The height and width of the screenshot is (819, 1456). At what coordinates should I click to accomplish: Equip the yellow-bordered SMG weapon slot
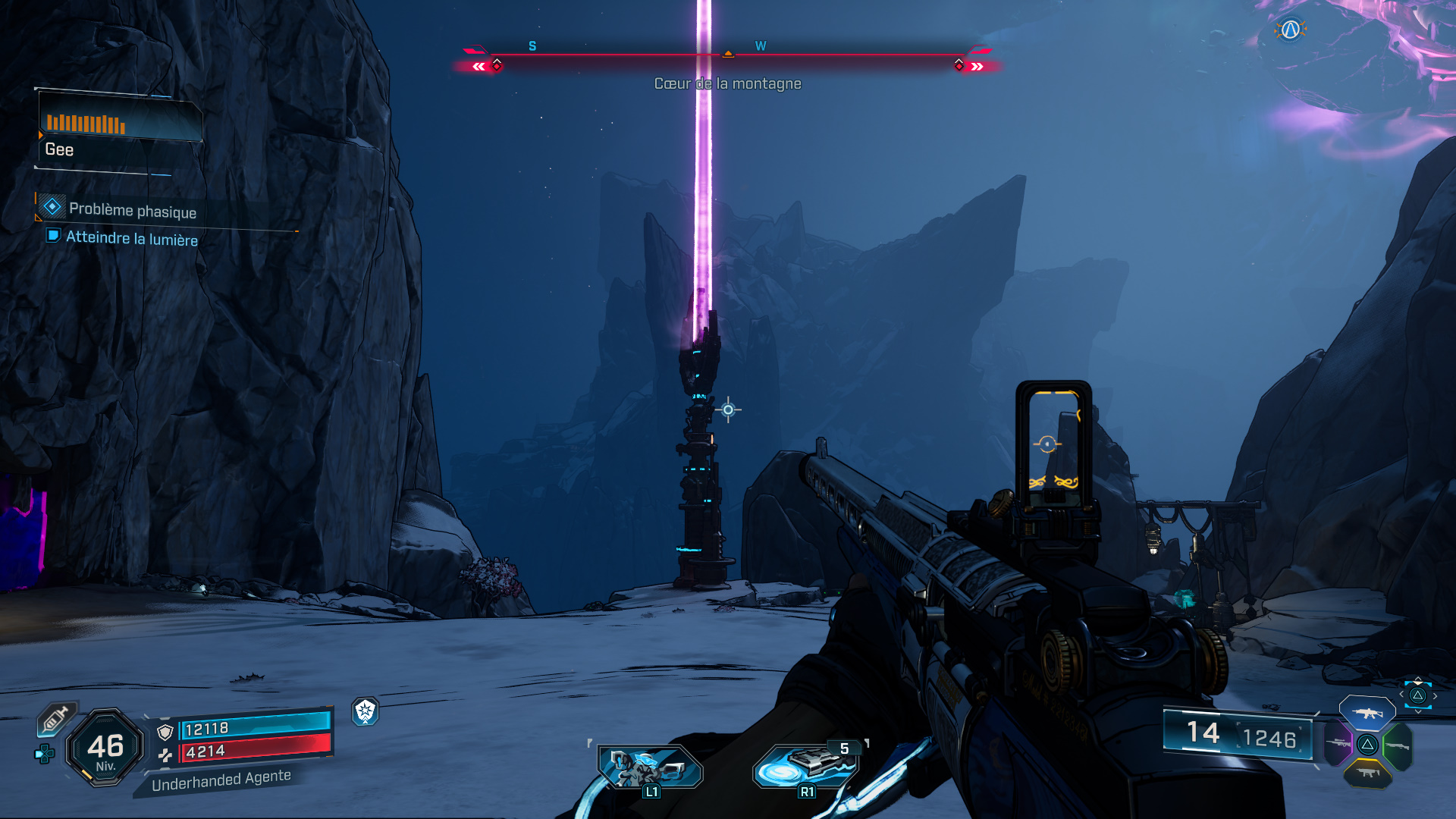click(1367, 773)
